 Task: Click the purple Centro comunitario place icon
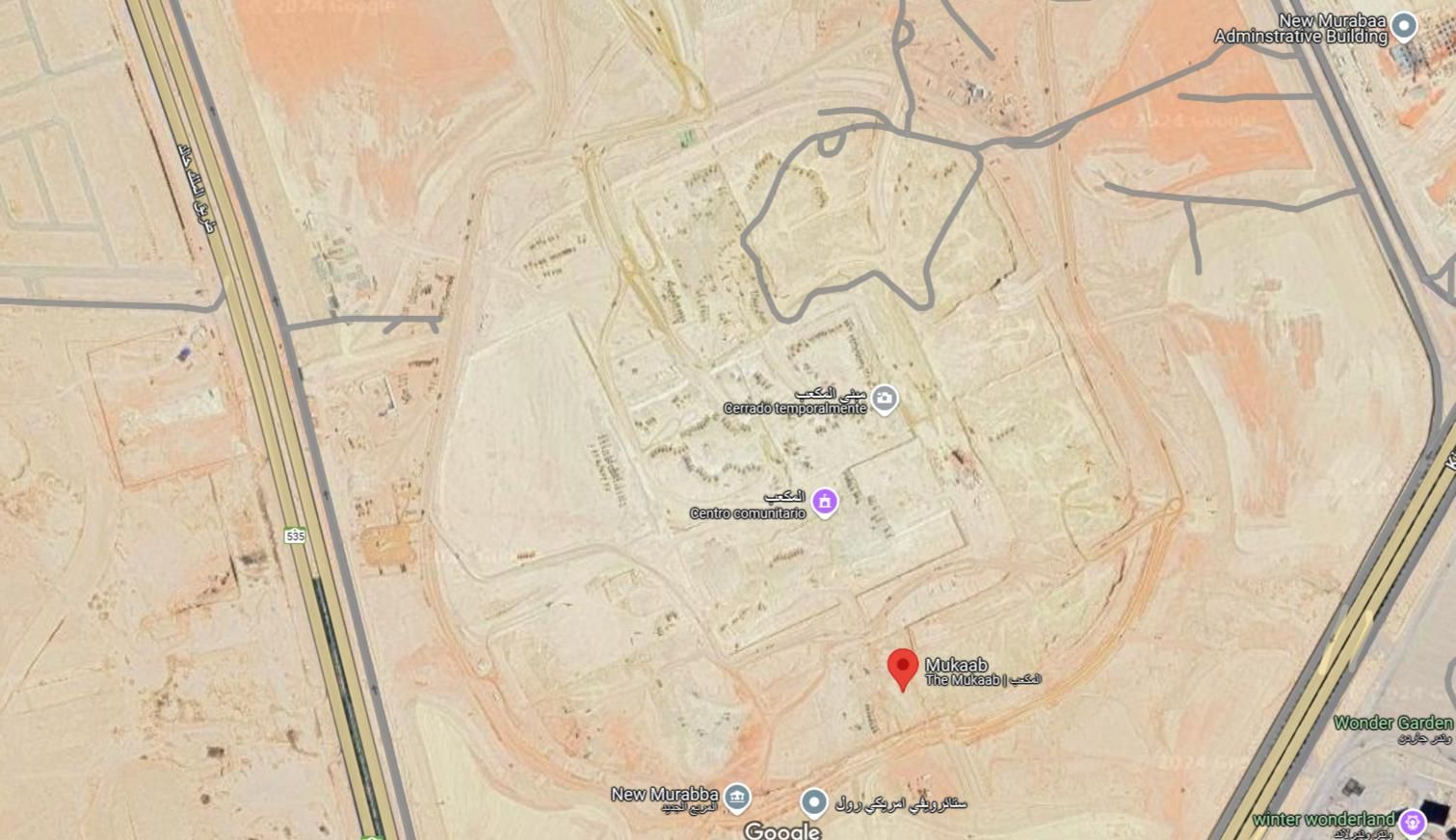click(824, 502)
